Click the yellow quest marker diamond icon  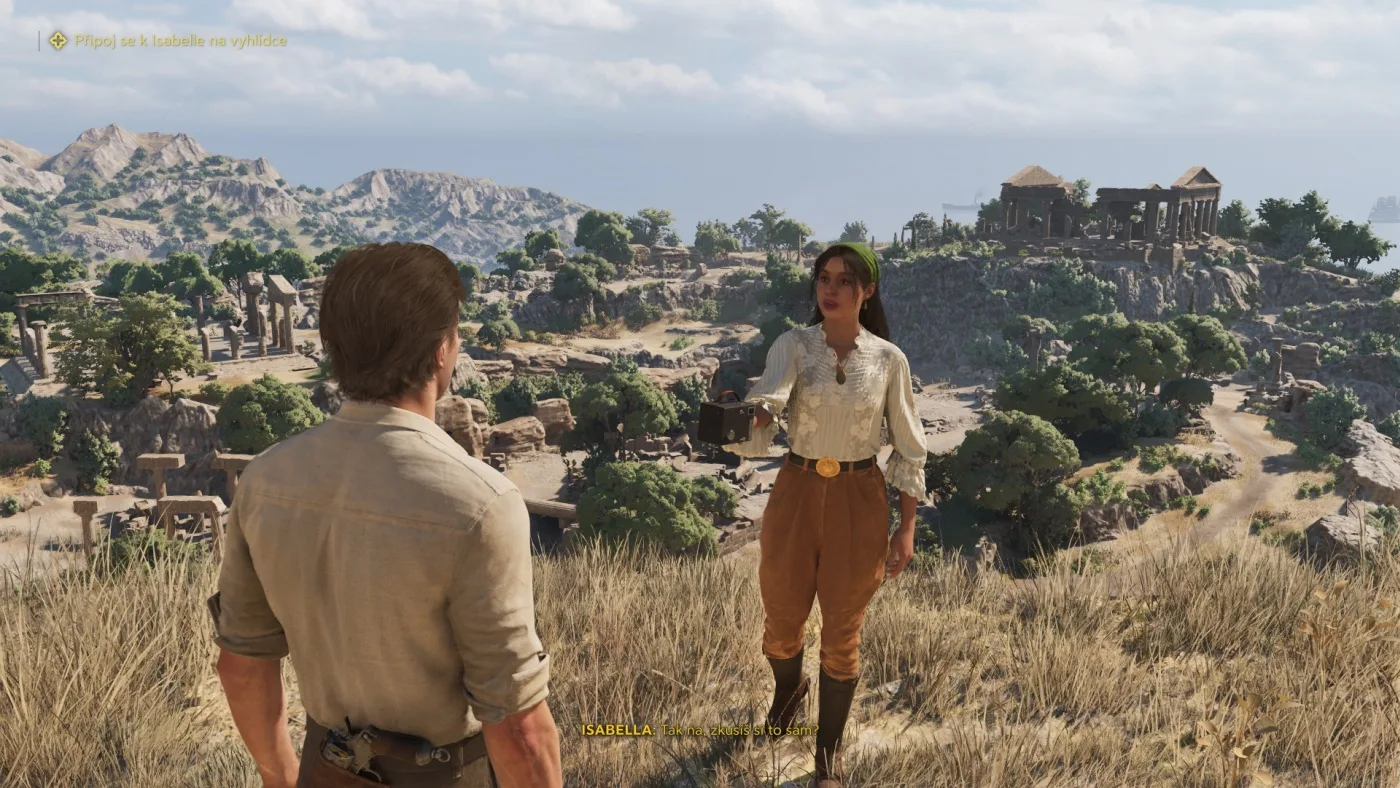[x=58, y=41]
